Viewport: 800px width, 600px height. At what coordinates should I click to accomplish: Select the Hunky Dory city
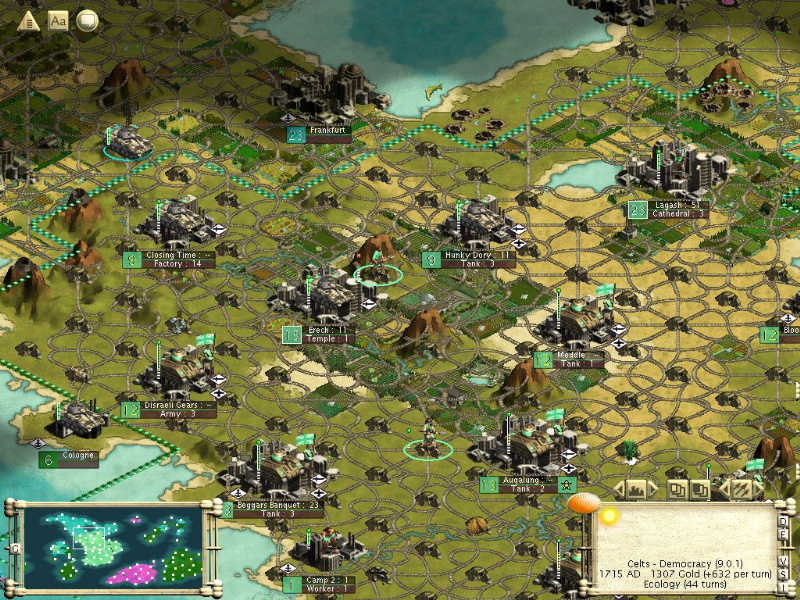tap(477, 256)
